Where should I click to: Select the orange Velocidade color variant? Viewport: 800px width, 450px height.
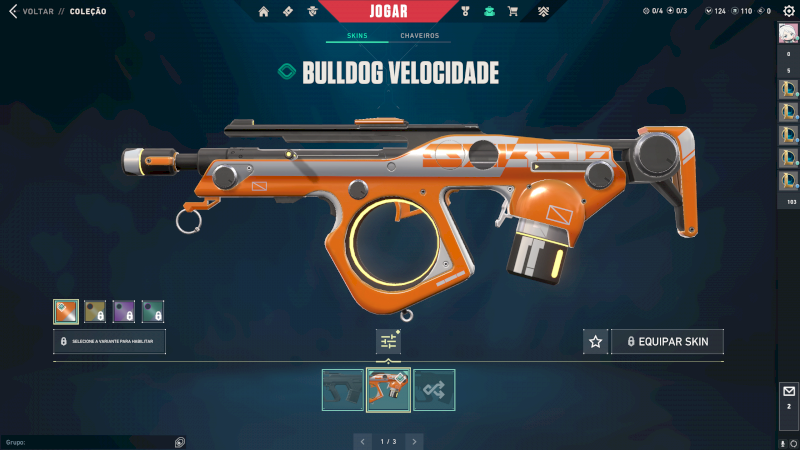66,312
